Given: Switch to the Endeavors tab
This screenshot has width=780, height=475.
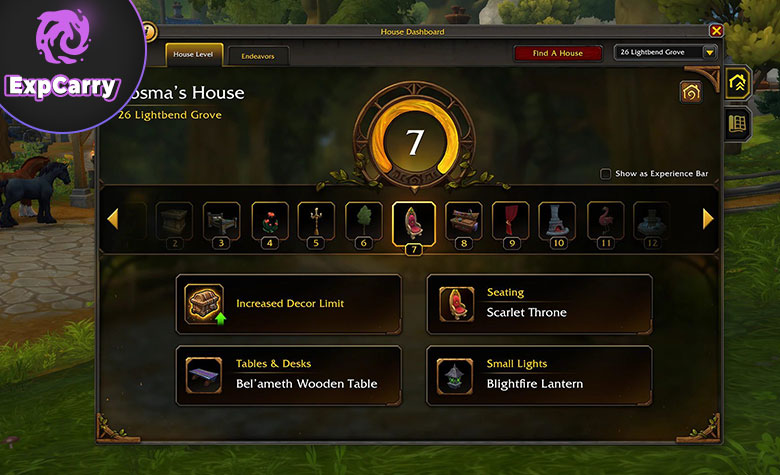Looking at the screenshot, I should pyautogui.click(x=257, y=55).
